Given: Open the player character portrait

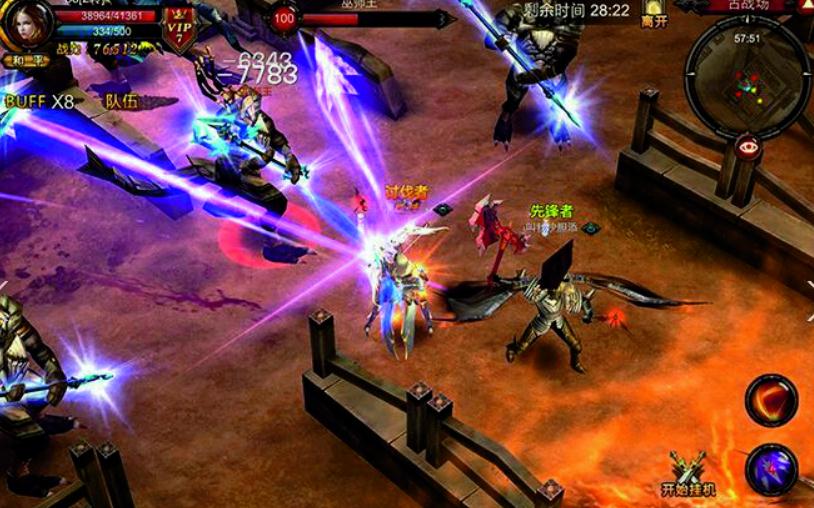Looking at the screenshot, I should [27, 26].
